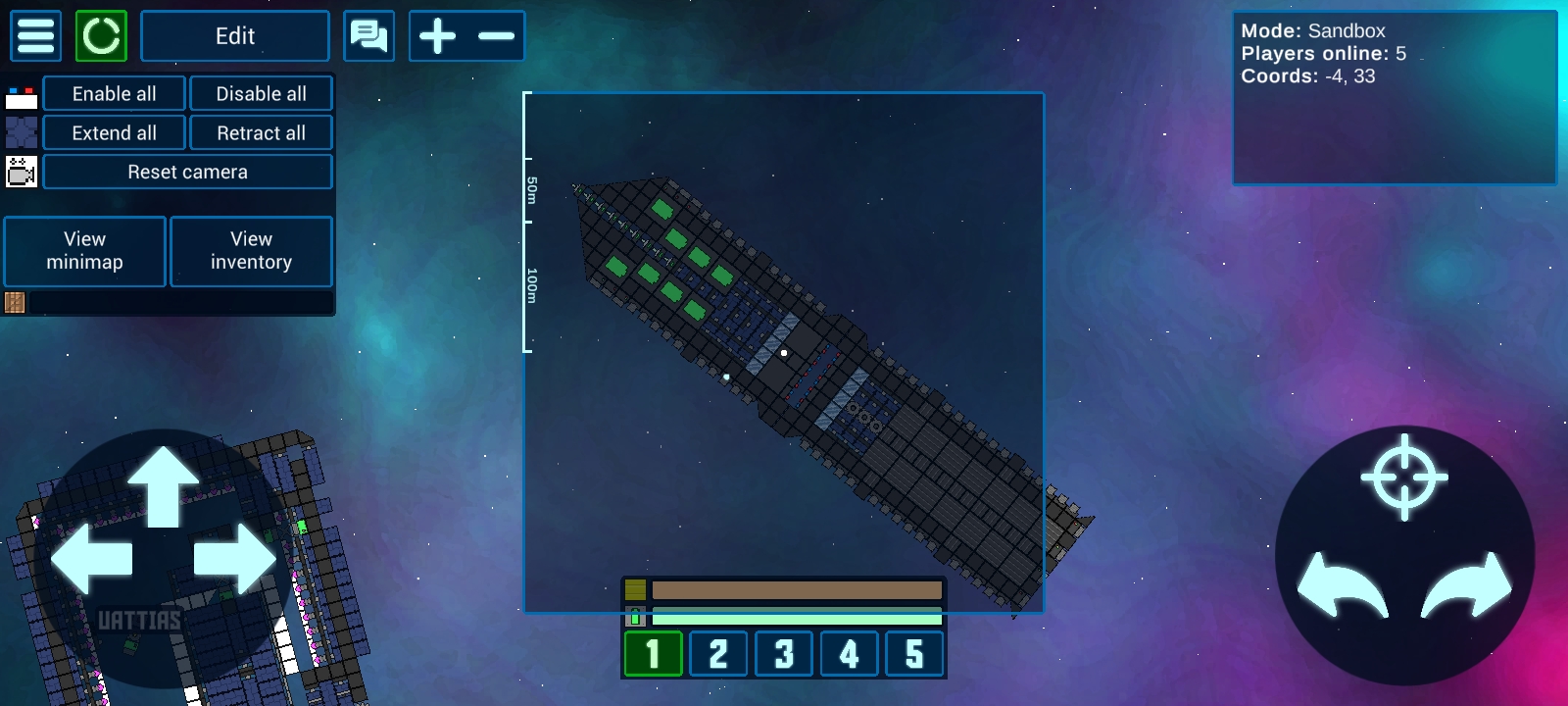Zoom in with the plus button
This screenshot has width=1568, height=706.
(437, 36)
